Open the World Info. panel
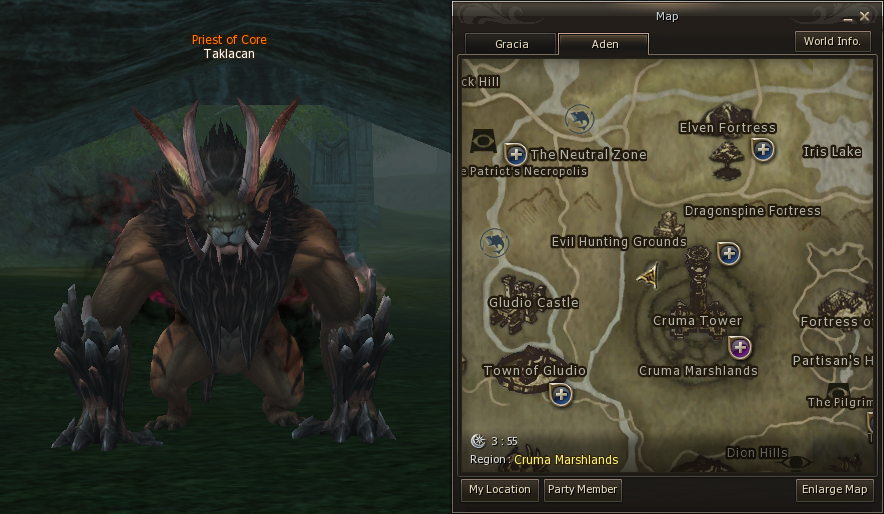The width and height of the screenshot is (884, 514). pyautogui.click(x=832, y=41)
